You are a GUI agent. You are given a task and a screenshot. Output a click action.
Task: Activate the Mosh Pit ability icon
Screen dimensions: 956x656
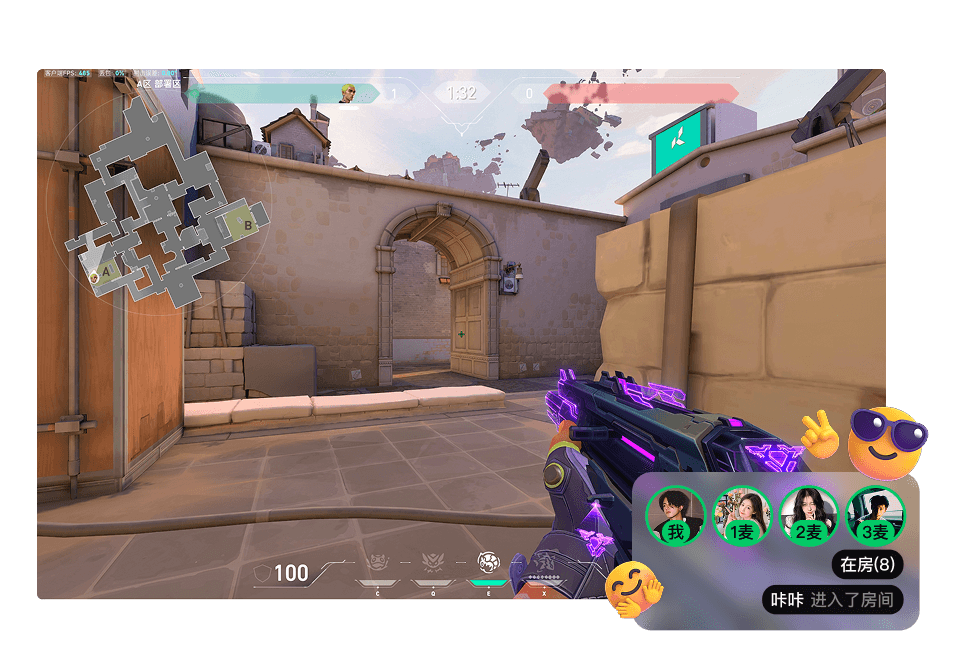pyautogui.click(x=378, y=563)
